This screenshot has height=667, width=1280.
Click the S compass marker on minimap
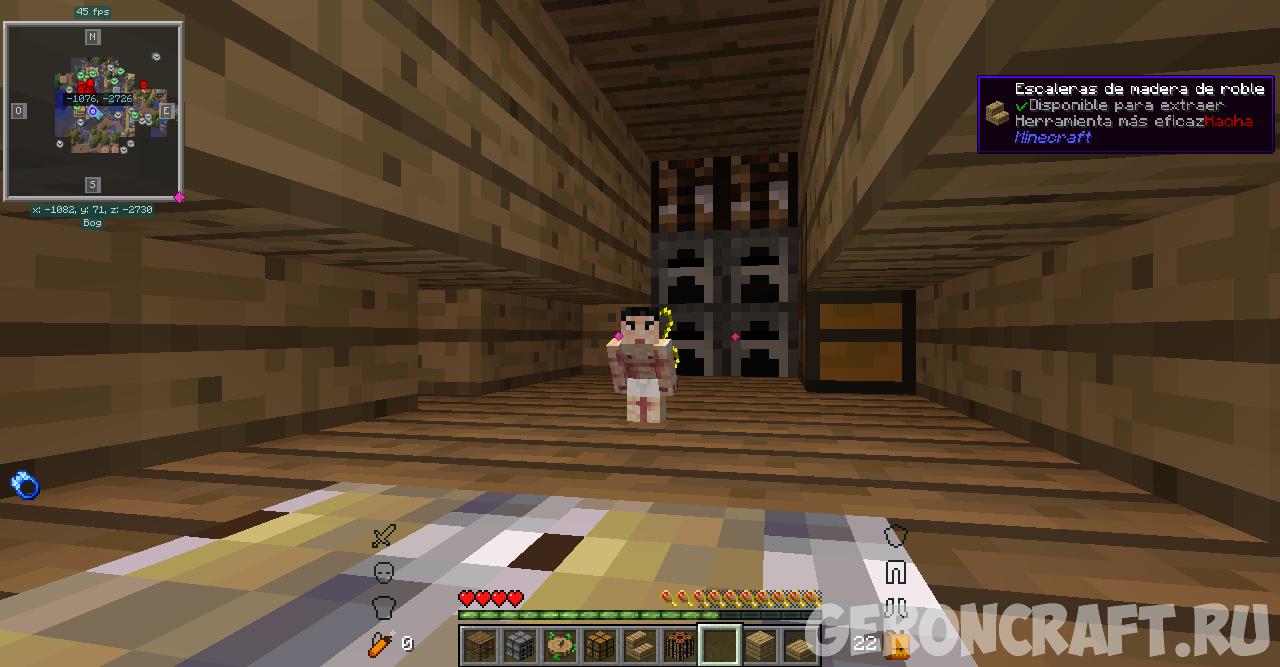point(92,185)
